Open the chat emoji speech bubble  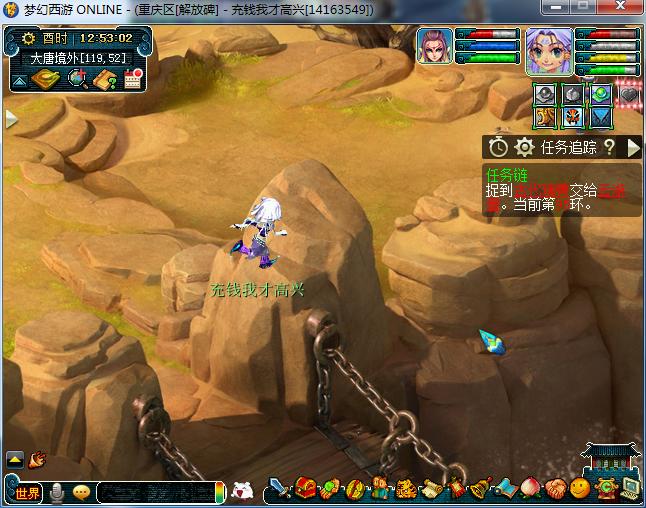(81, 492)
